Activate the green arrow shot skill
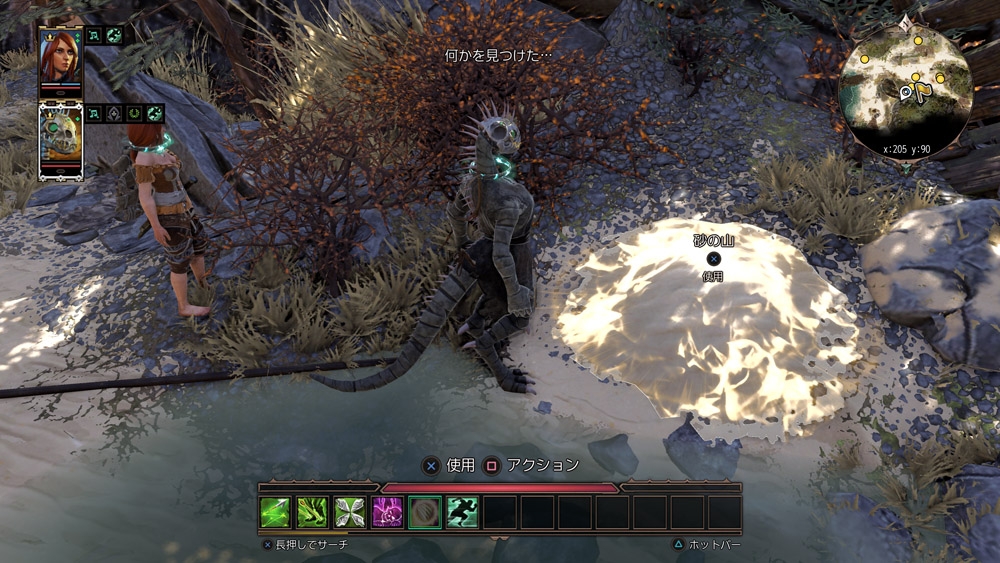Image resolution: width=1000 pixels, height=563 pixels. click(x=275, y=512)
